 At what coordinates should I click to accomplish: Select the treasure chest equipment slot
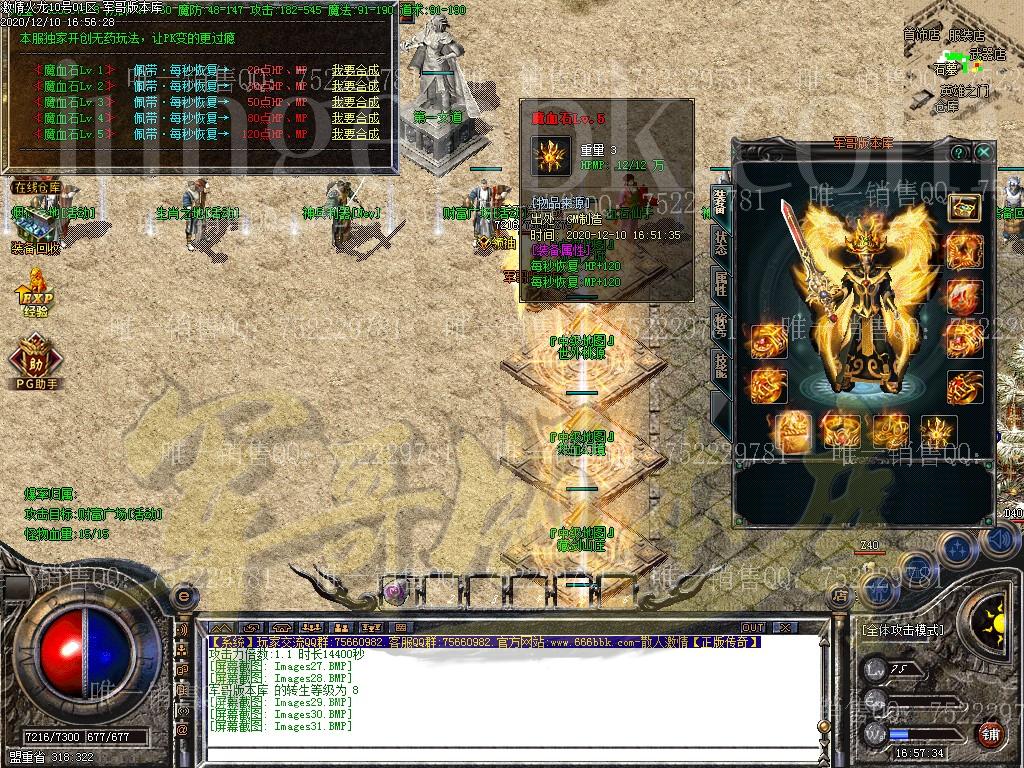pos(964,208)
